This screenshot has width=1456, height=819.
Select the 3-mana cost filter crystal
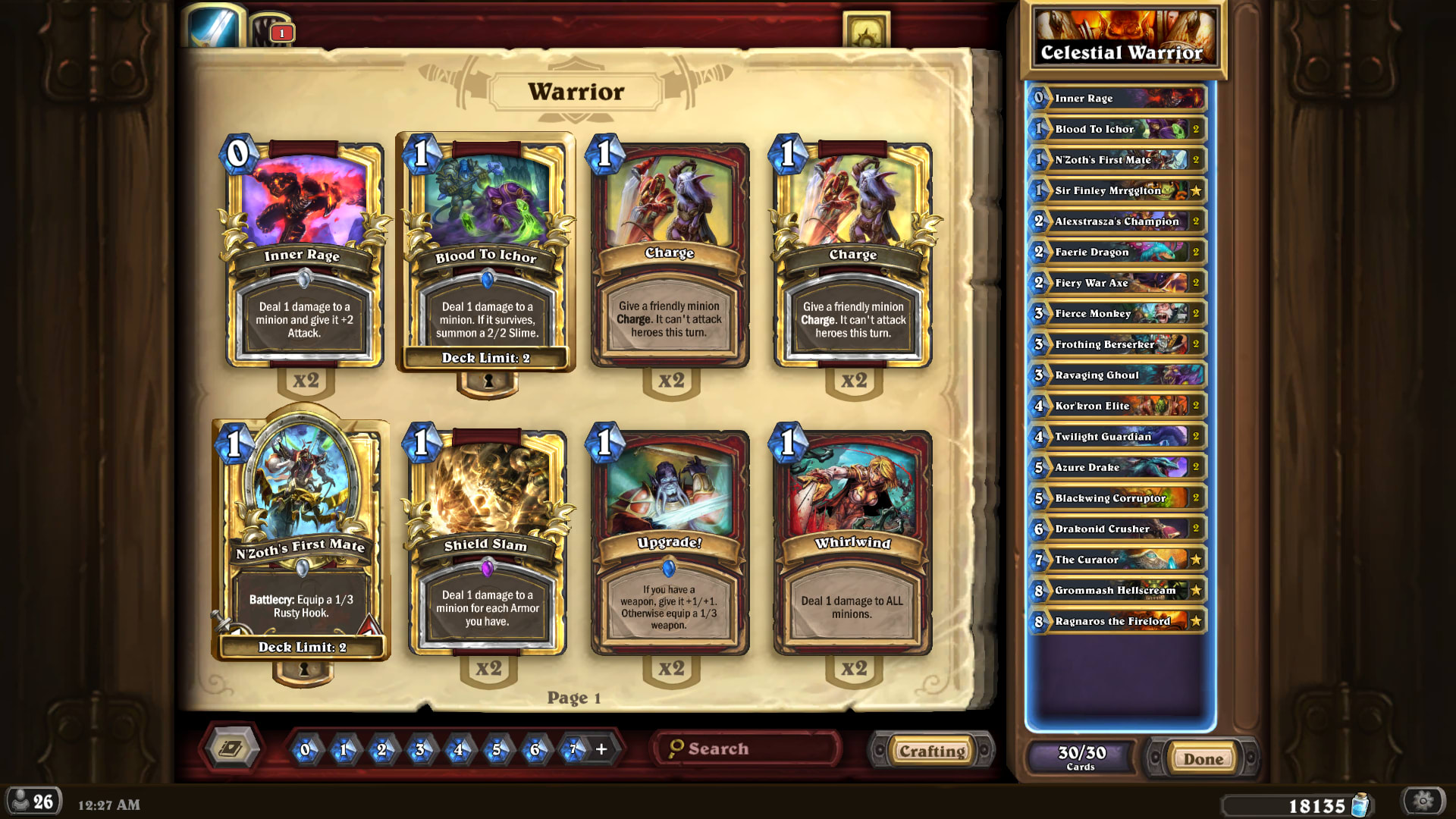419,750
